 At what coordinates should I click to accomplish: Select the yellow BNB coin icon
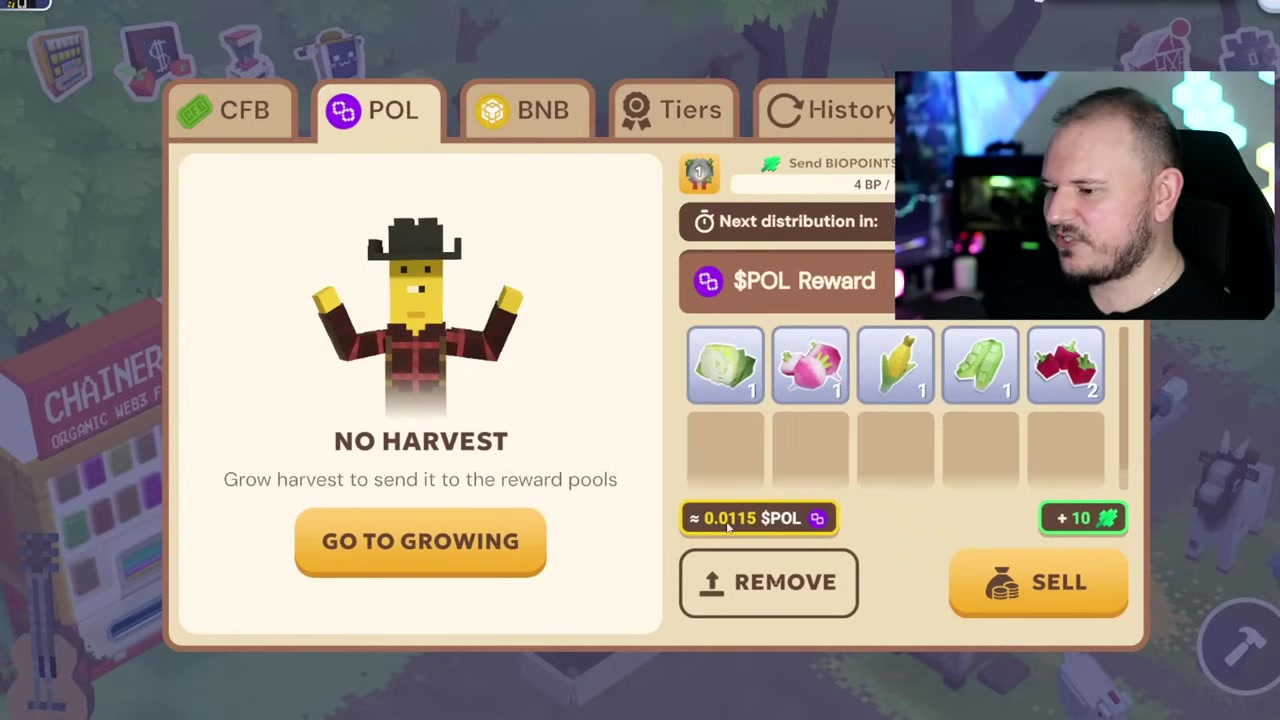pyautogui.click(x=492, y=110)
